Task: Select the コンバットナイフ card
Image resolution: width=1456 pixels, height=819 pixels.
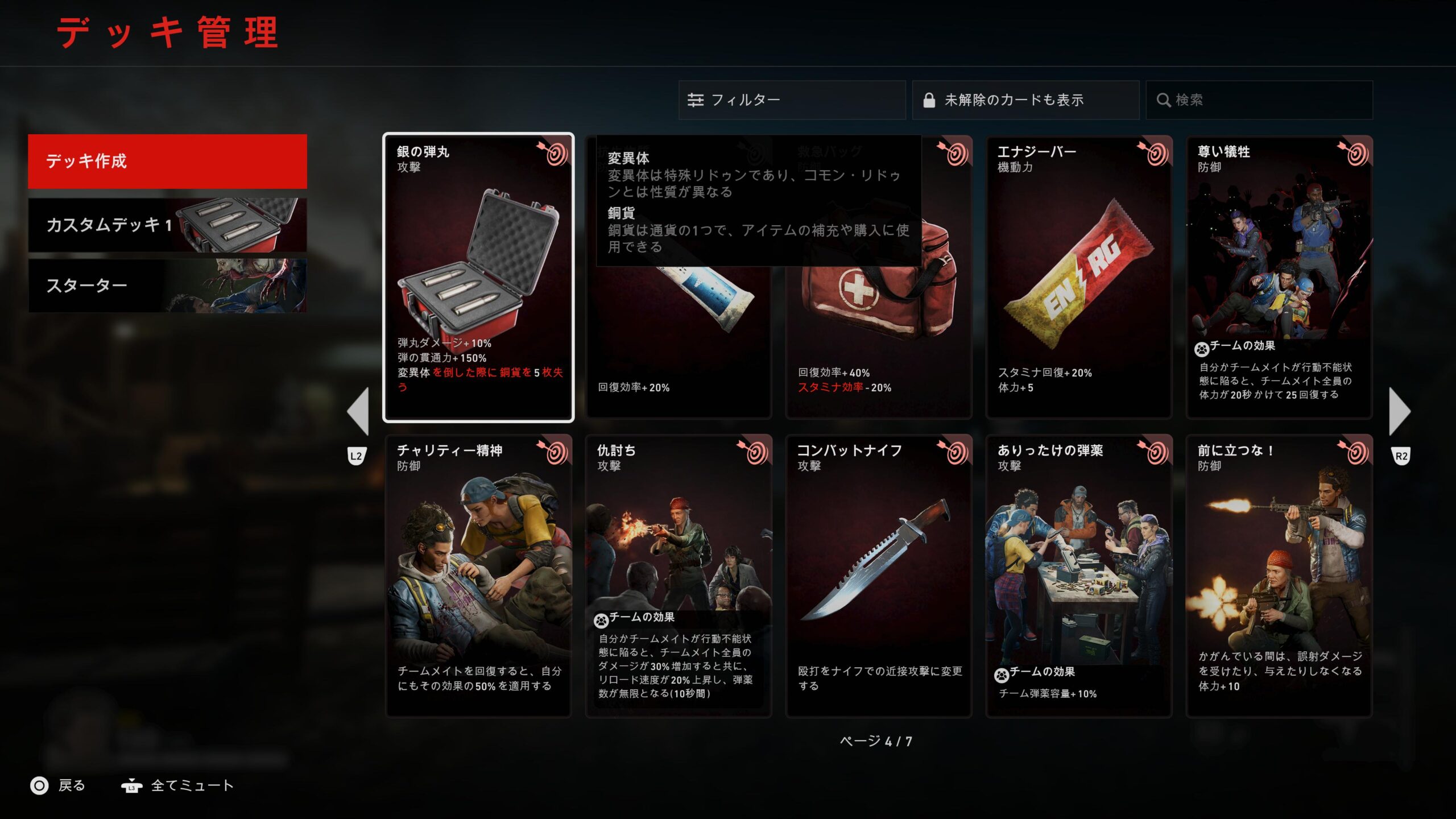Action: point(878,576)
